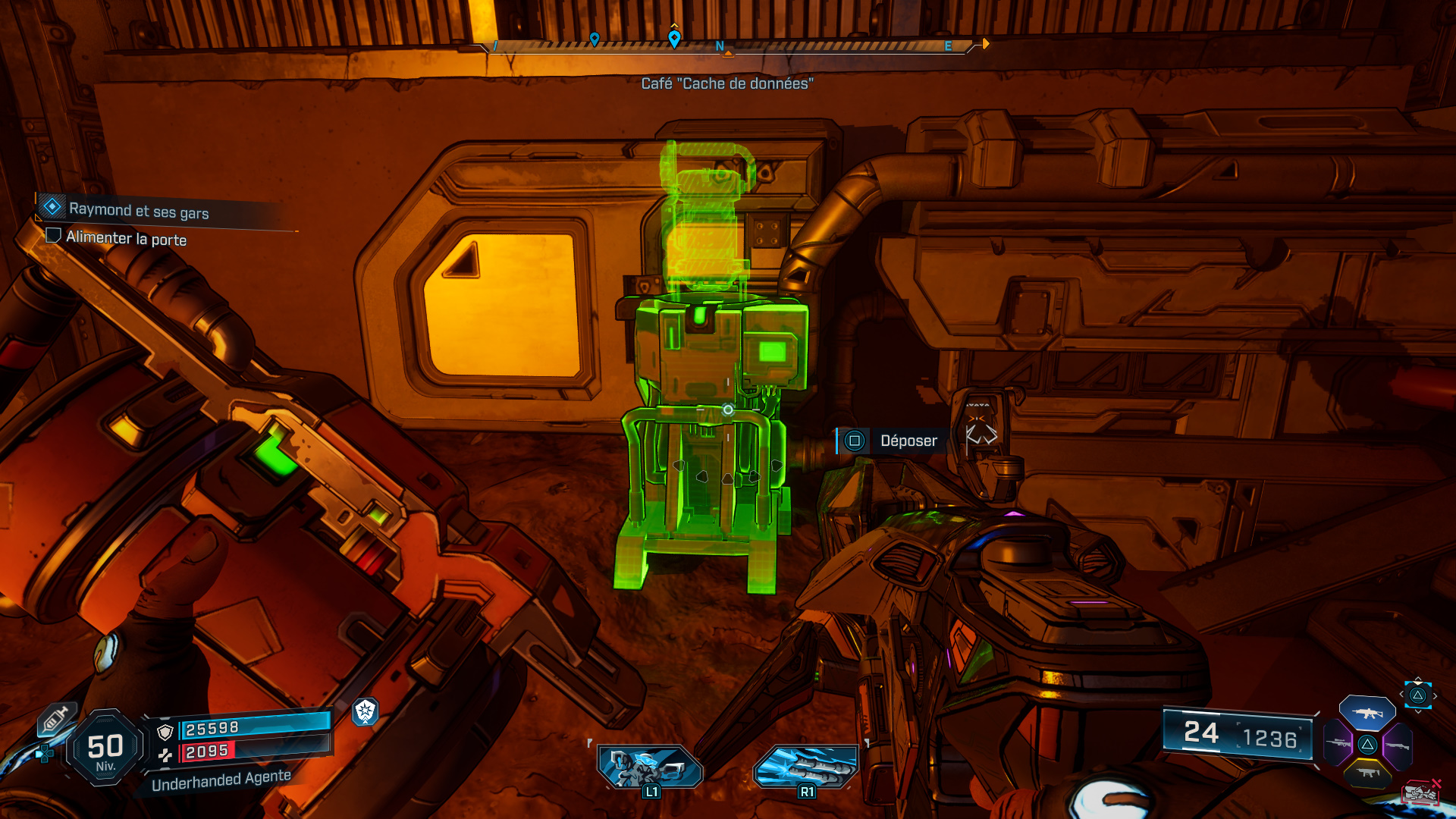Select the sniper rifle weapon slot
This screenshot has width=1456, height=819.
point(1337,744)
